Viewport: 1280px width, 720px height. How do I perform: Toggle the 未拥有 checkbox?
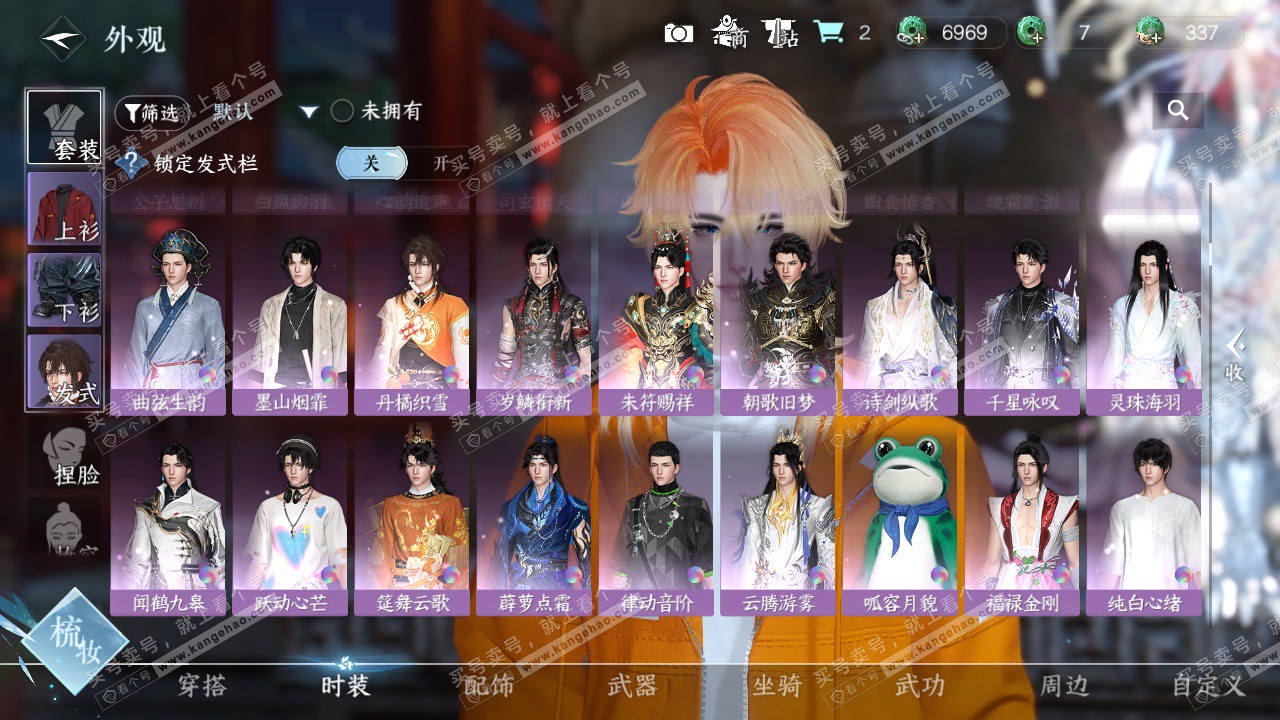[342, 111]
